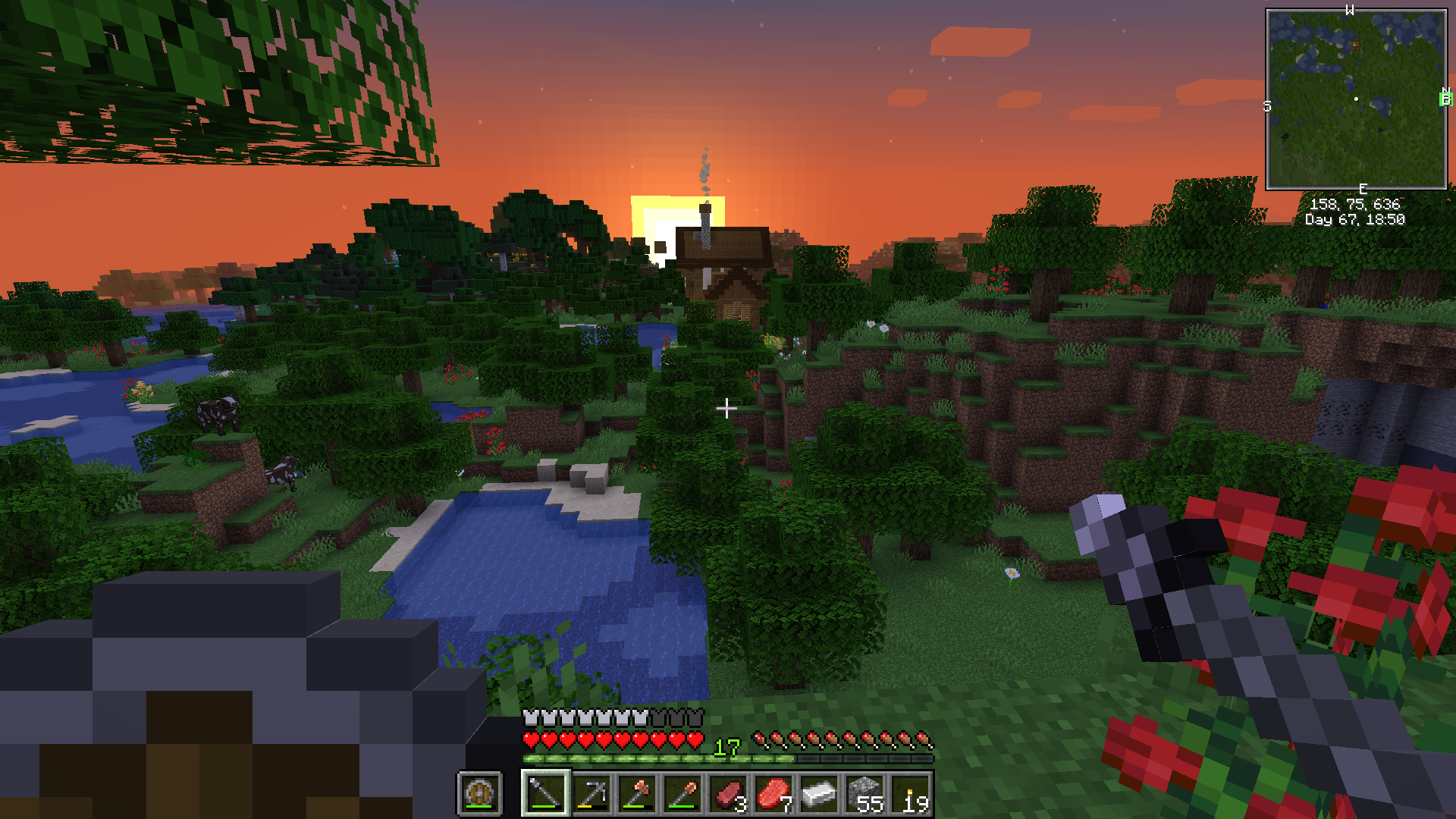
Task: Select the sword in the hotbar
Action: point(545,793)
